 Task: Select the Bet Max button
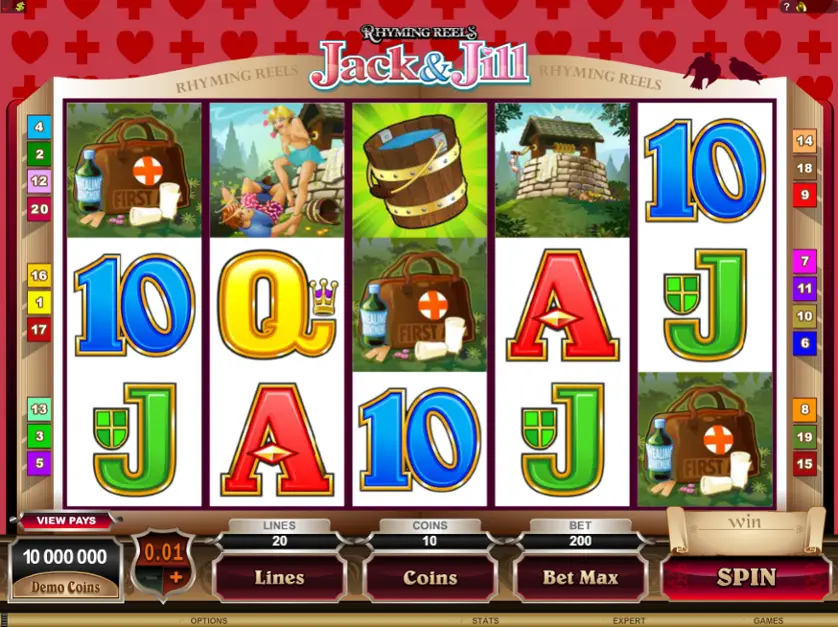coord(580,577)
